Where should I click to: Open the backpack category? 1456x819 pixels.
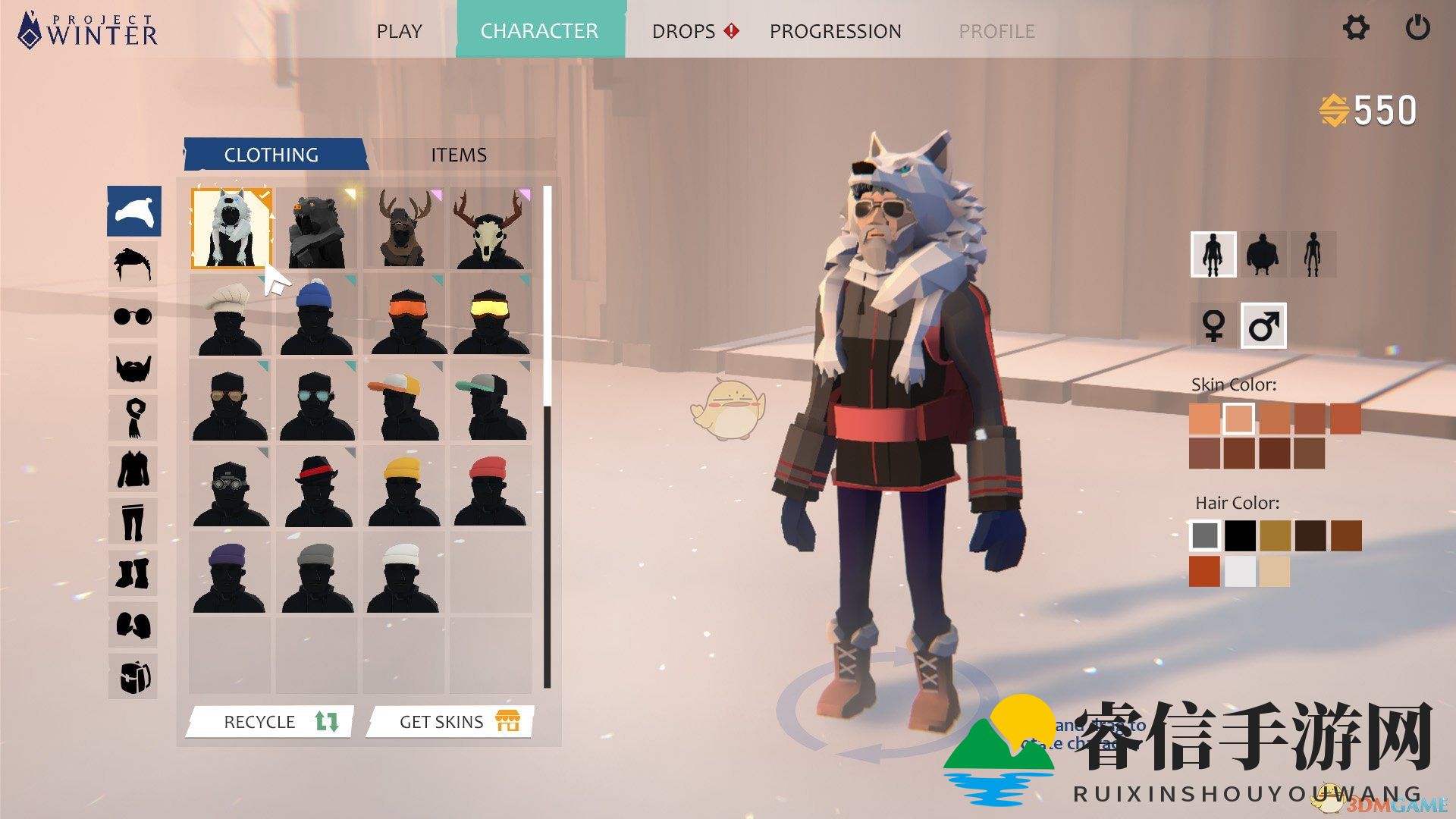(133, 676)
